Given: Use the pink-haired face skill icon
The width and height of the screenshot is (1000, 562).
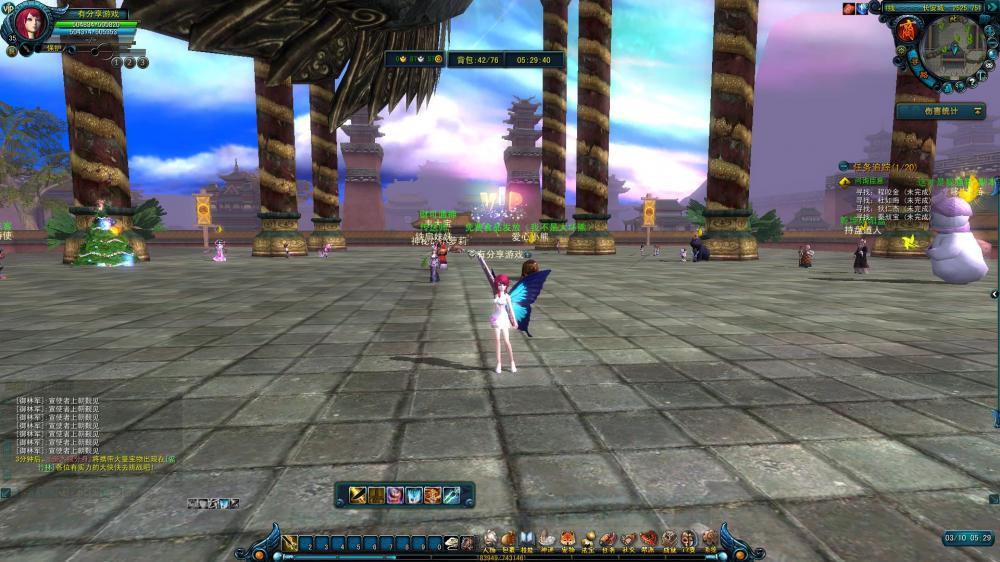Looking at the screenshot, I should [395, 495].
